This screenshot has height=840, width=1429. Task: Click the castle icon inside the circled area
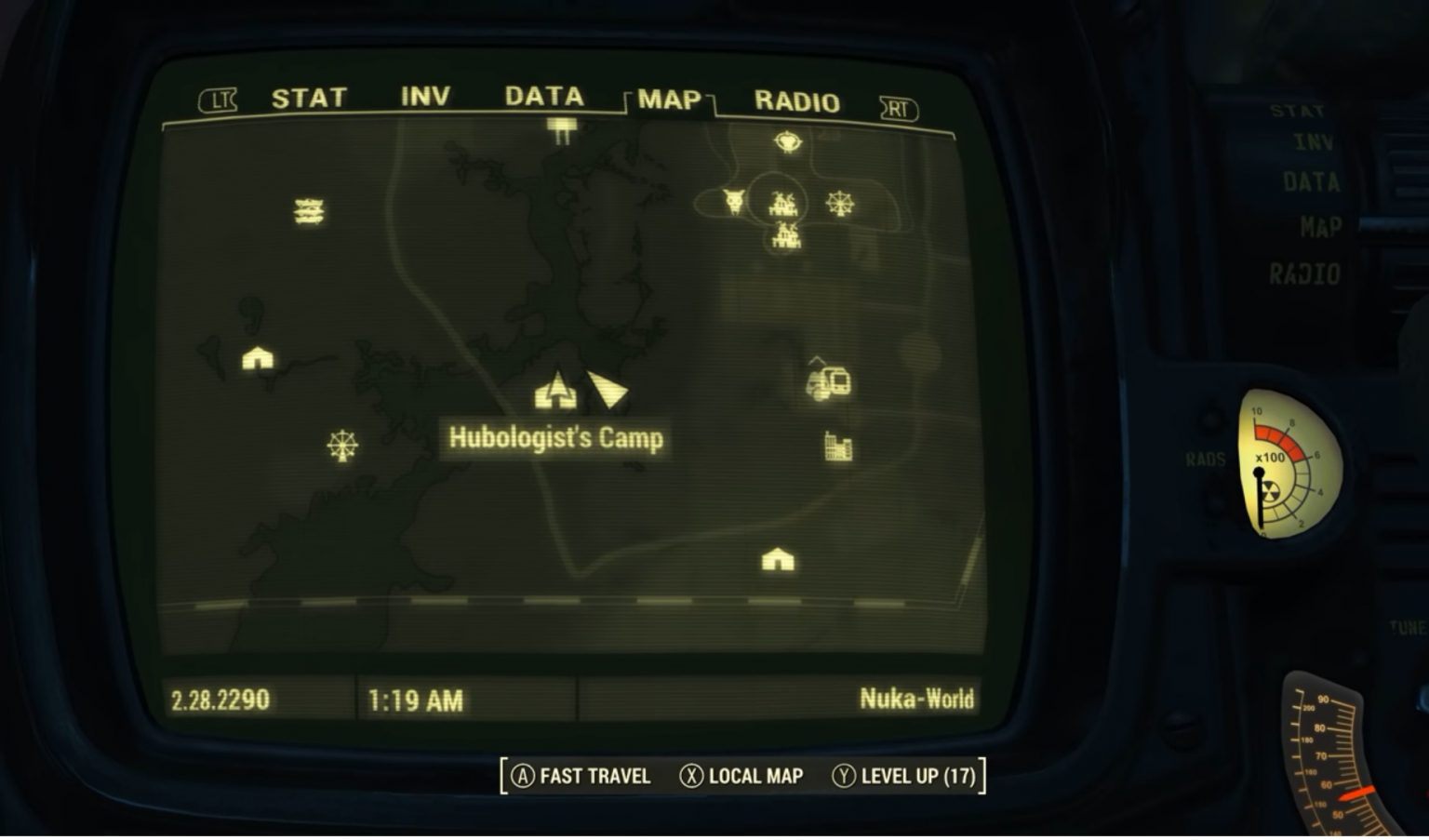pyautogui.click(x=782, y=202)
